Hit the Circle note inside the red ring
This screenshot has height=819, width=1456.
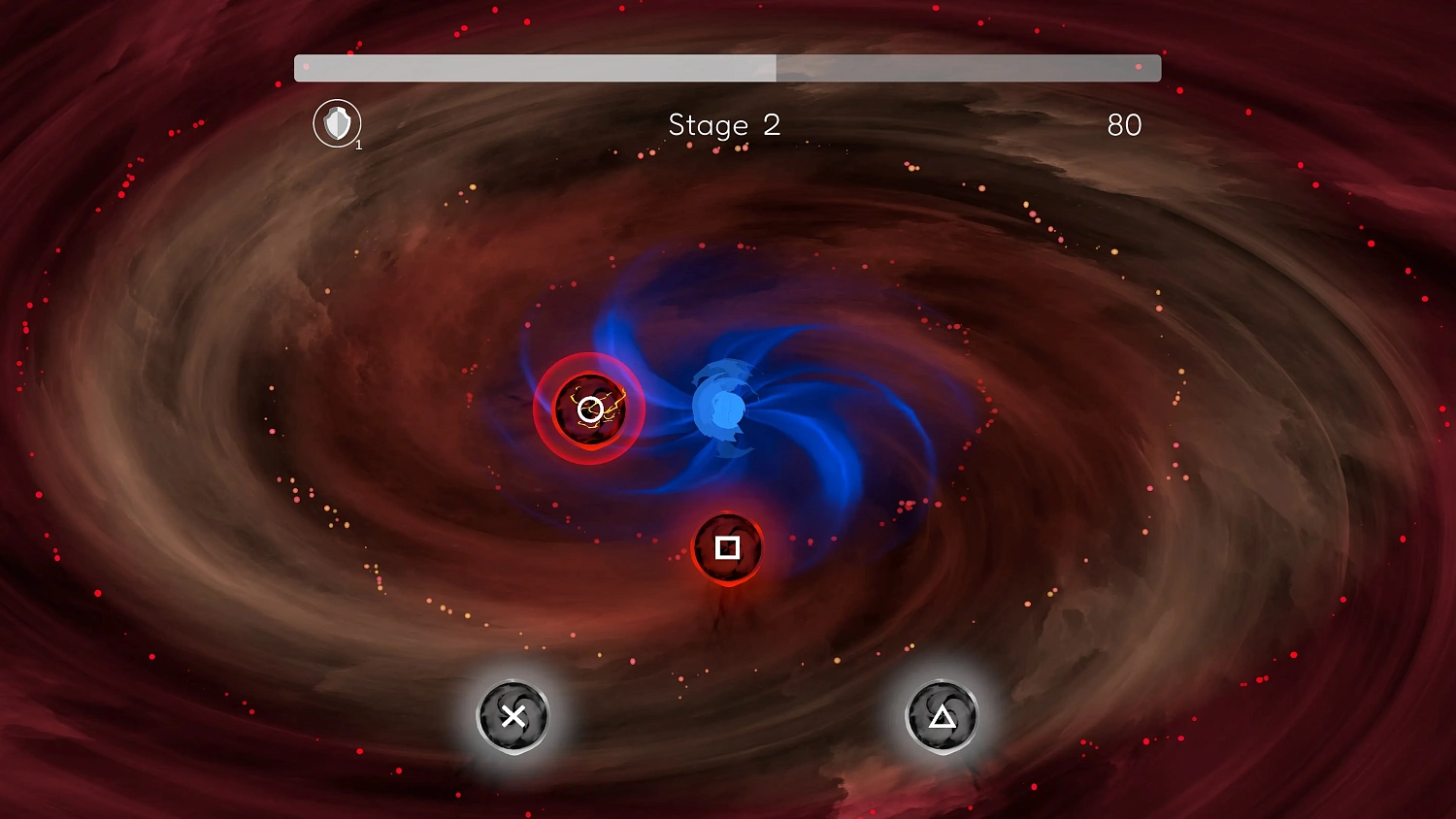(x=587, y=409)
